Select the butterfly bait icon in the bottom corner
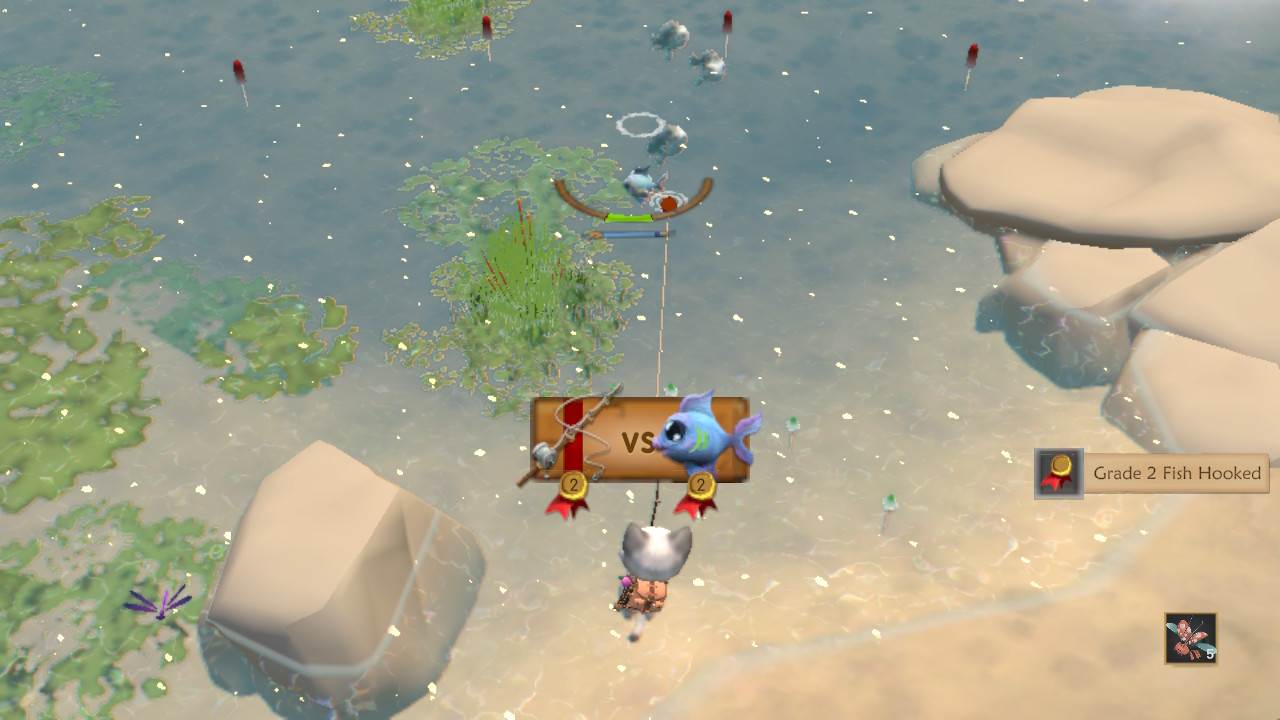The image size is (1280, 720). click(x=1190, y=636)
